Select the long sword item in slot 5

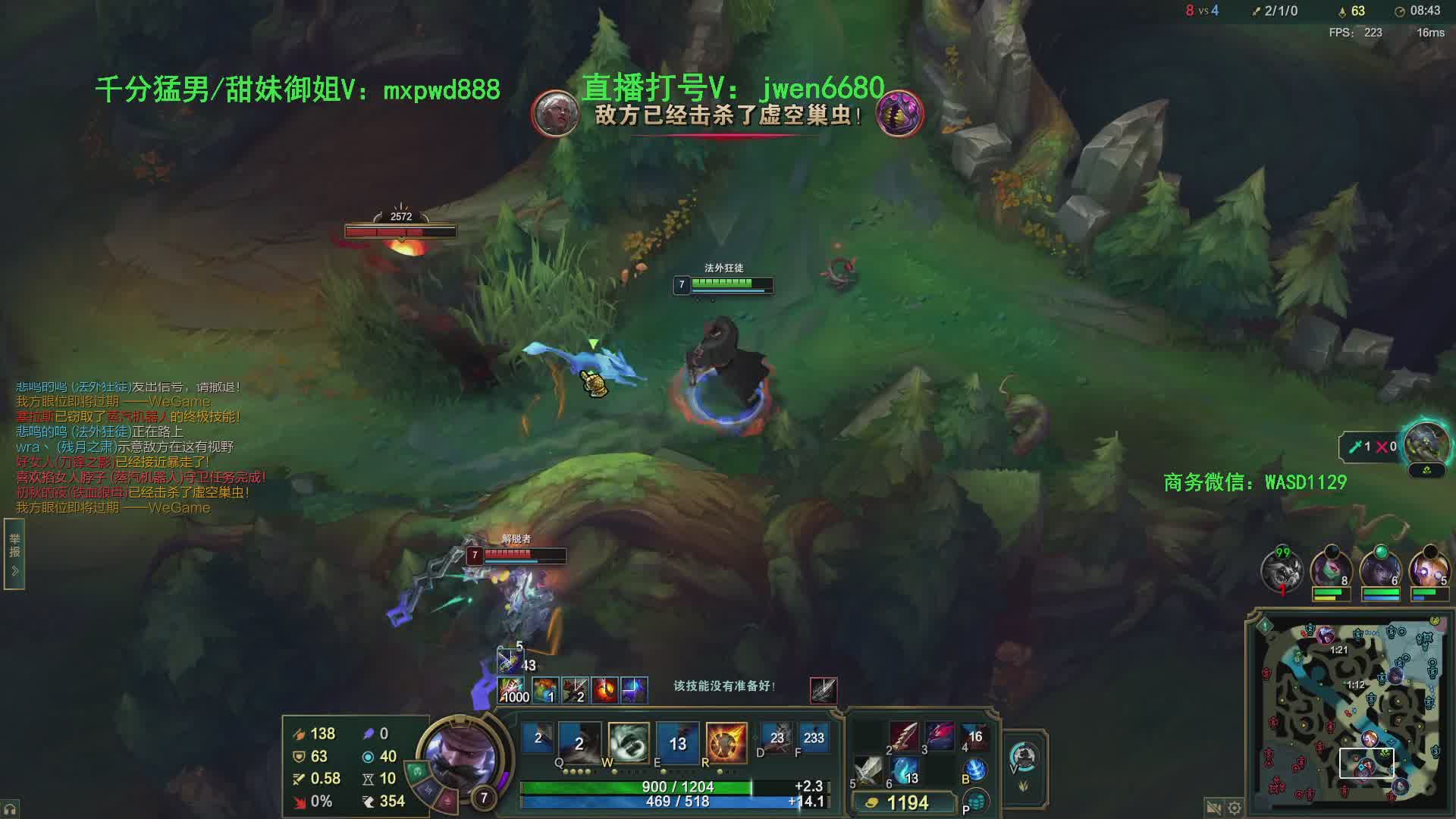pyautogui.click(x=868, y=770)
